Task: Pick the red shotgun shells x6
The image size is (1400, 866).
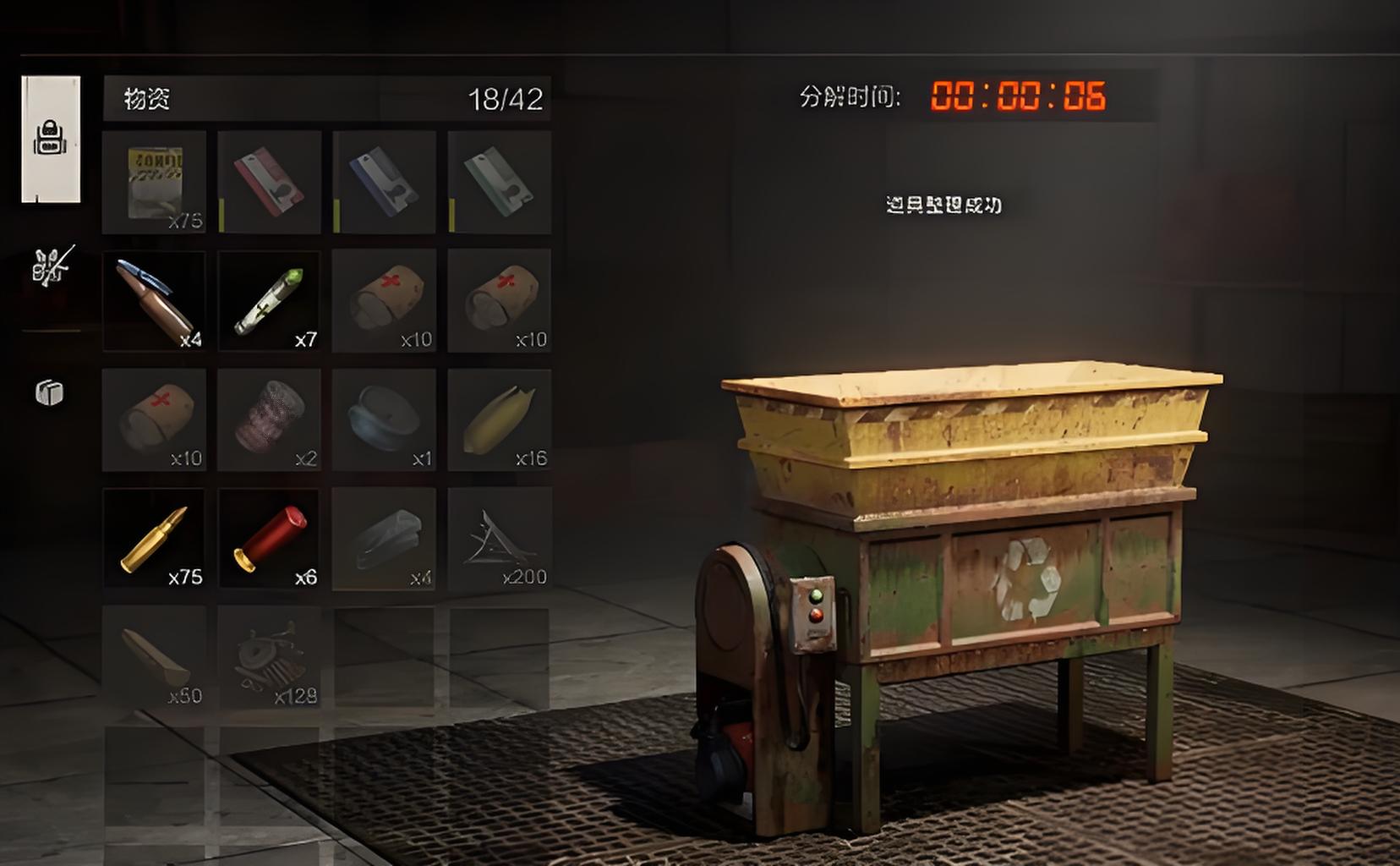Action: click(x=270, y=538)
